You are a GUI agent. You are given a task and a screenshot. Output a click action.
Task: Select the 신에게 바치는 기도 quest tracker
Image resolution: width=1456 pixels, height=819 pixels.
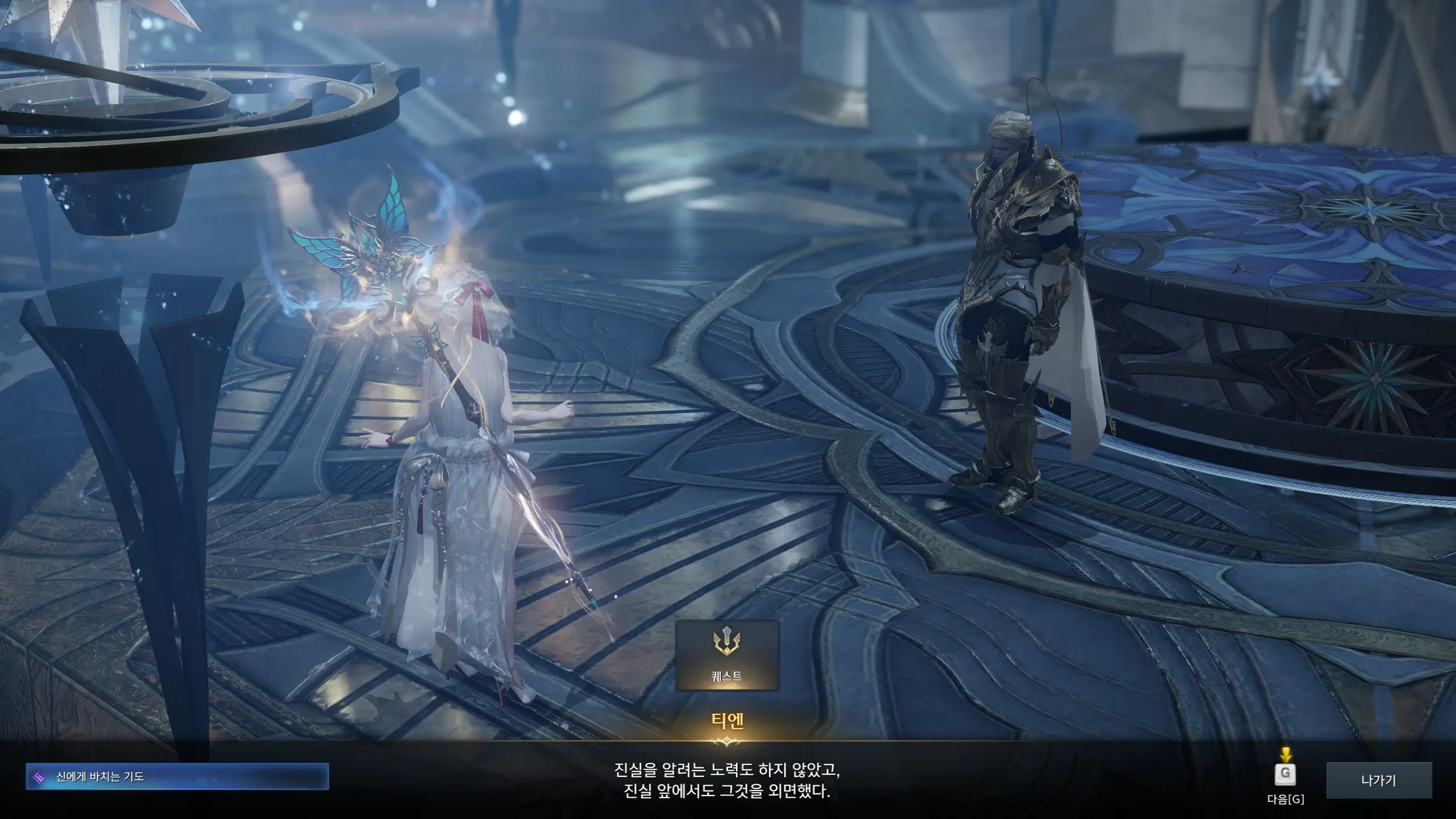pos(177,777)
